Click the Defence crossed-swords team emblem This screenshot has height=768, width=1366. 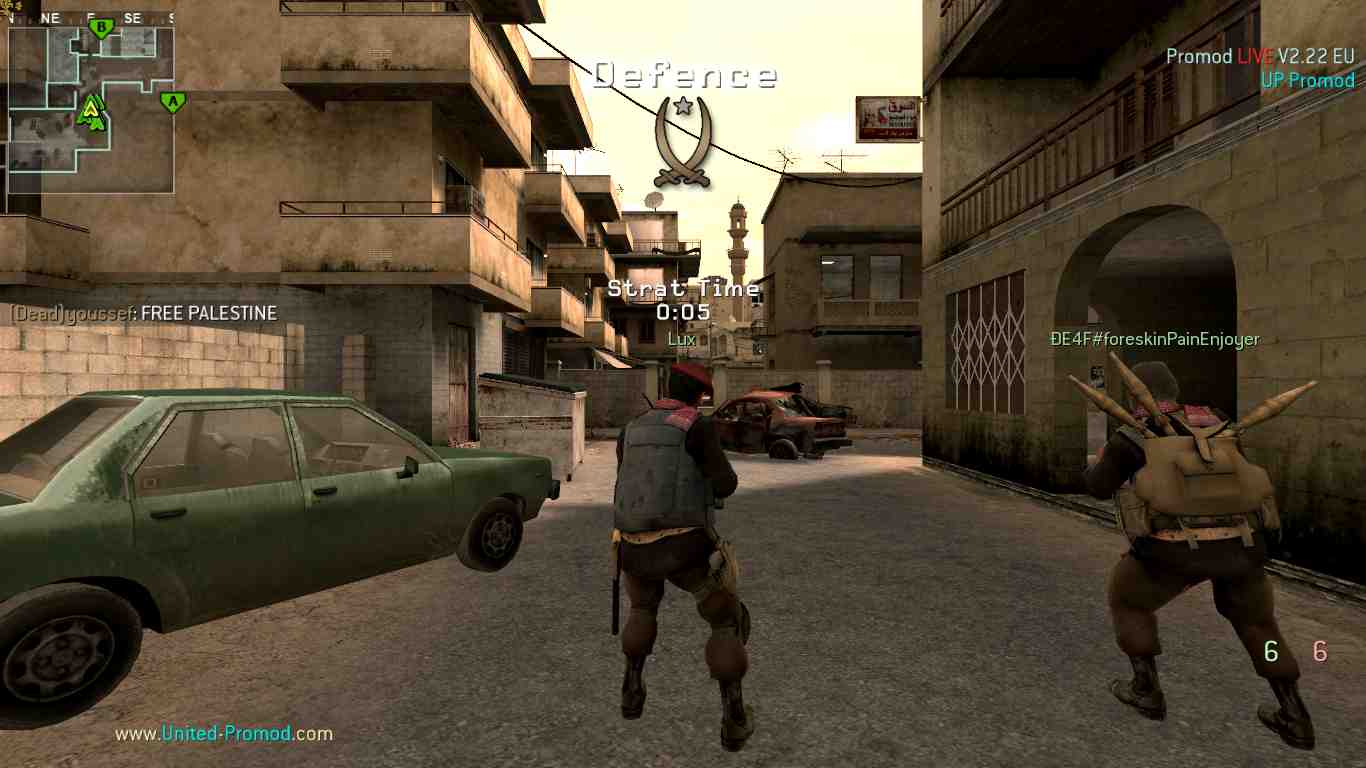point(683,143)
